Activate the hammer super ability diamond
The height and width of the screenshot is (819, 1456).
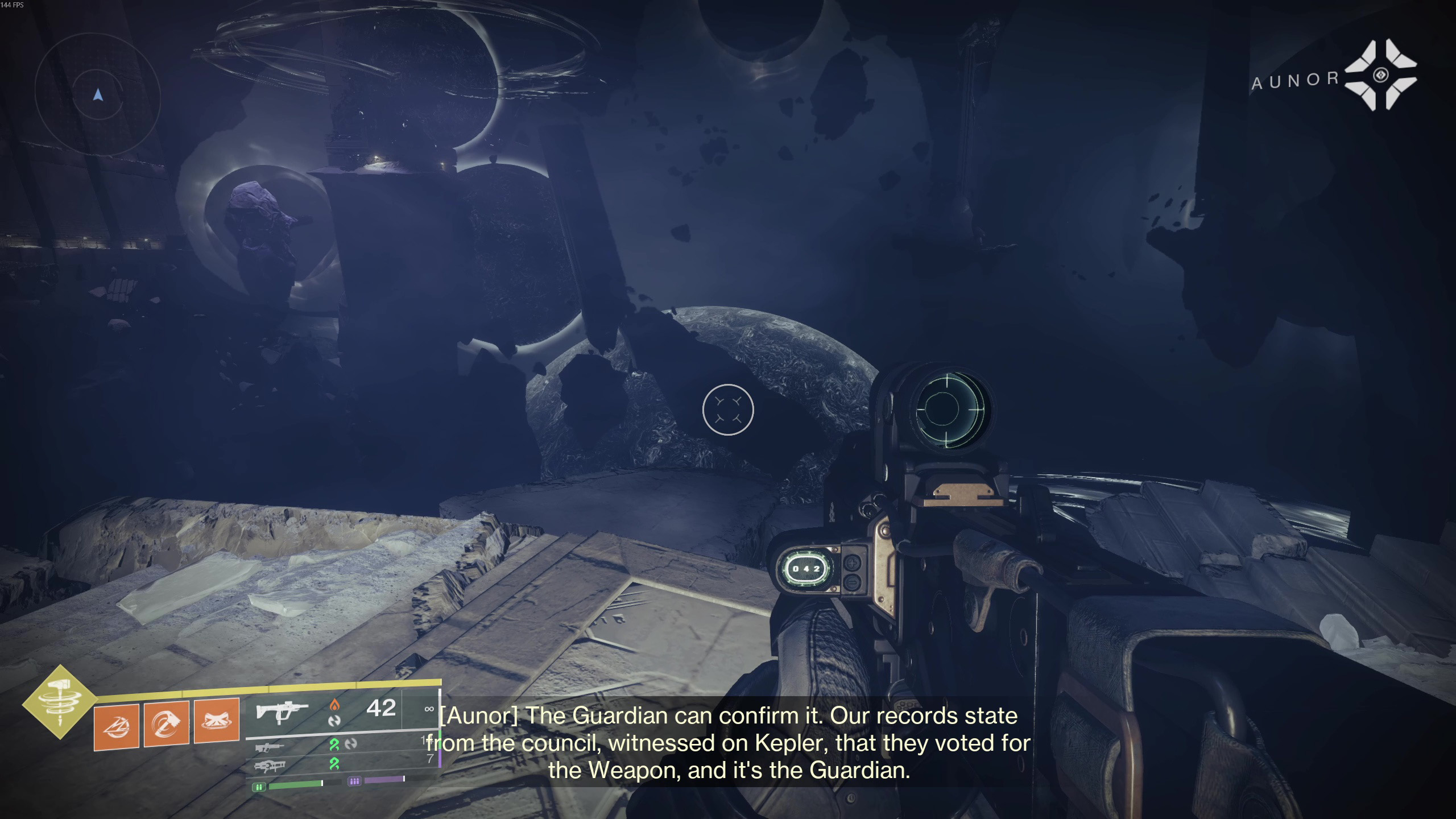[x=60, y=703]
